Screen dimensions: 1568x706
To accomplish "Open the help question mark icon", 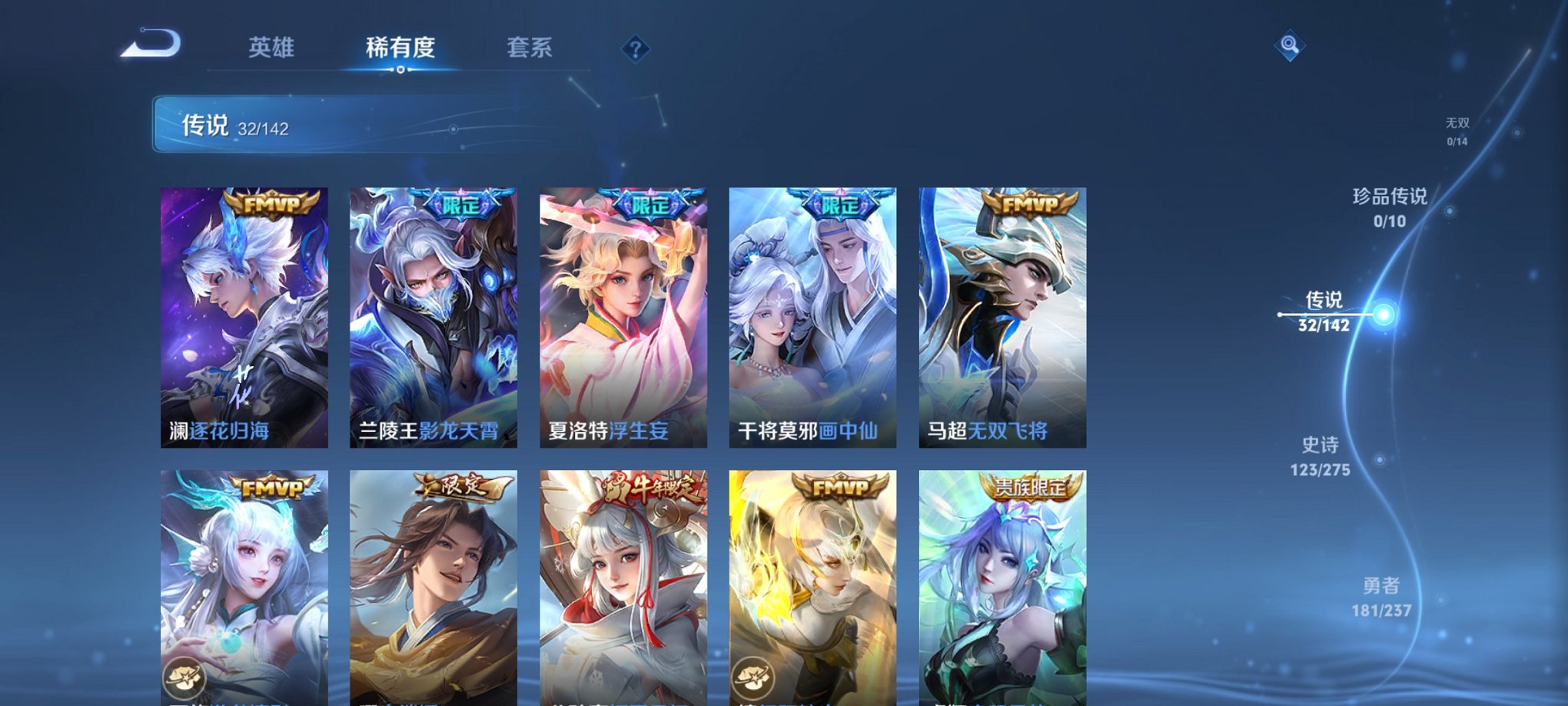I will tap(635, 48).
